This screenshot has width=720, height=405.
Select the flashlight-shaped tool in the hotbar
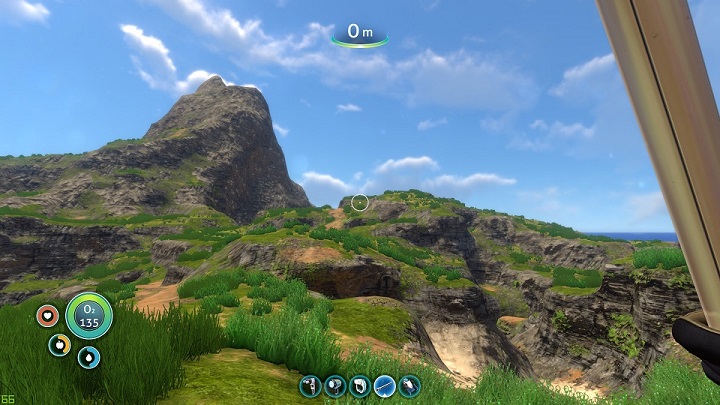click(x=335, y=385)
